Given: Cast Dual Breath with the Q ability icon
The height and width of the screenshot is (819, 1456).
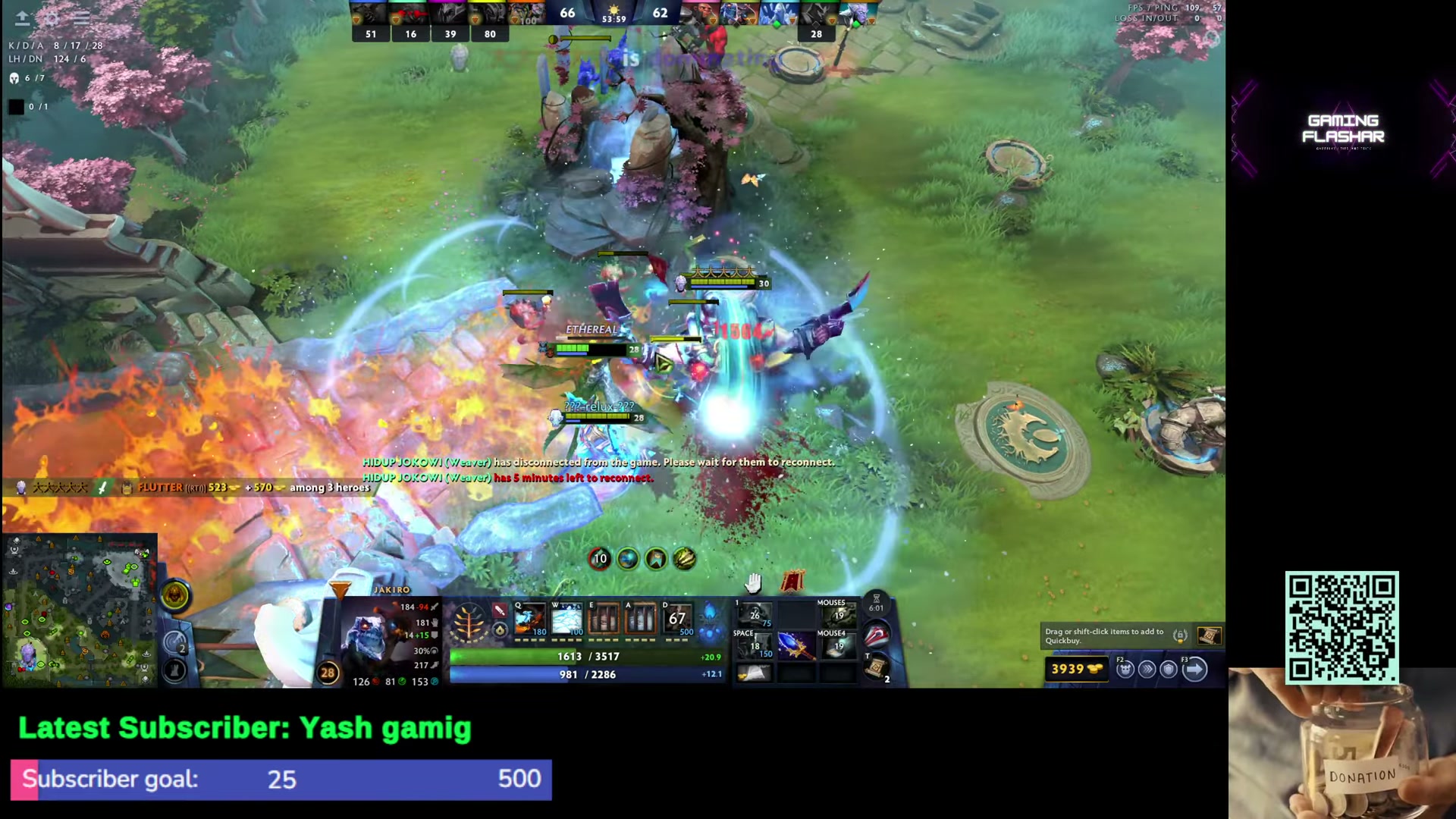Looking at the screenshot, I should pyautogui.click(x=529, y=620).
